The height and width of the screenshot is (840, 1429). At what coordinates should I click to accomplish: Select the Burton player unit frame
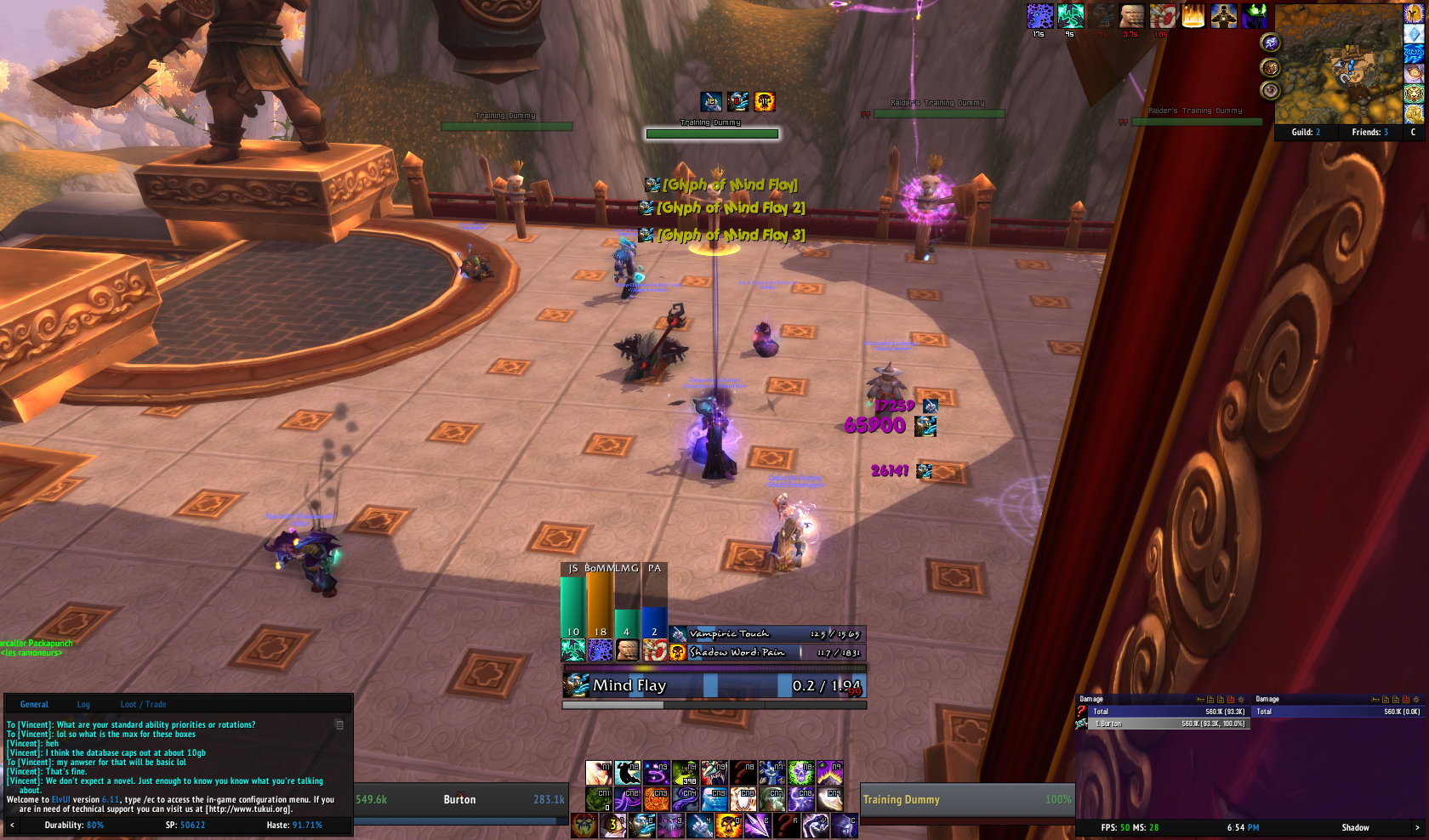[459, 799]
